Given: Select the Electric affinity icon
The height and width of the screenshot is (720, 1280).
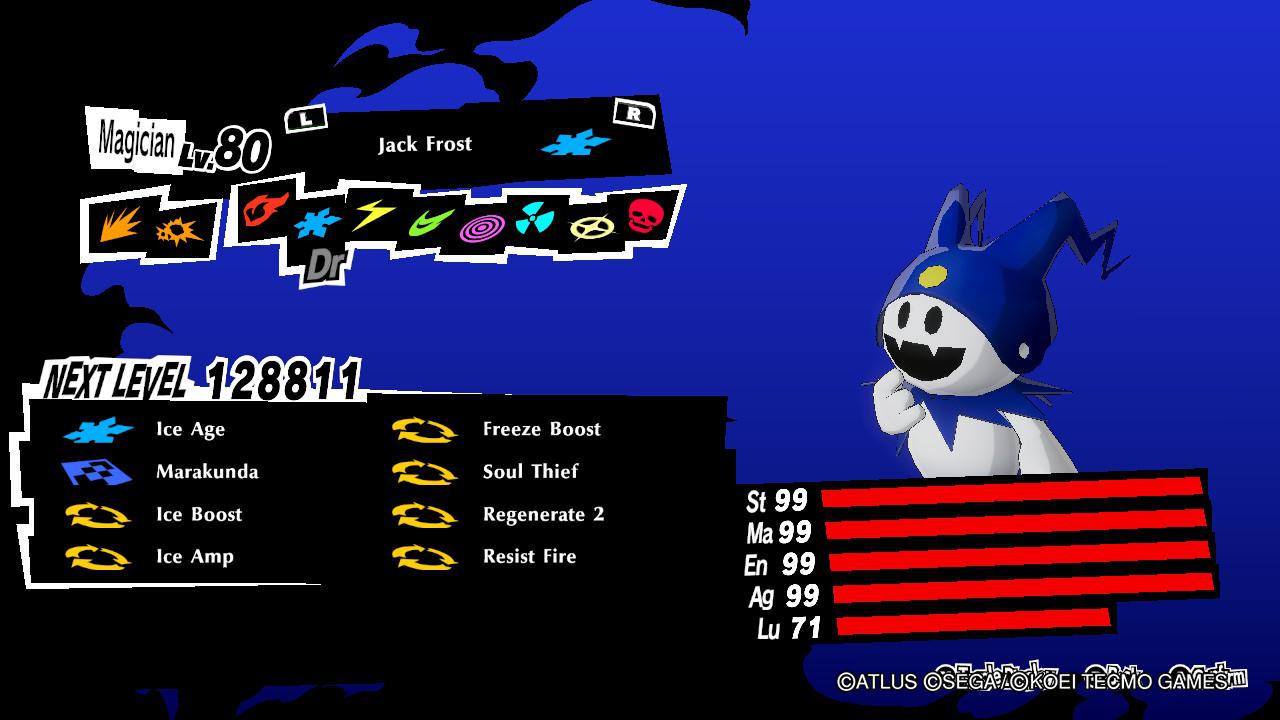Looking at the screenshot, I should point(375,218).
